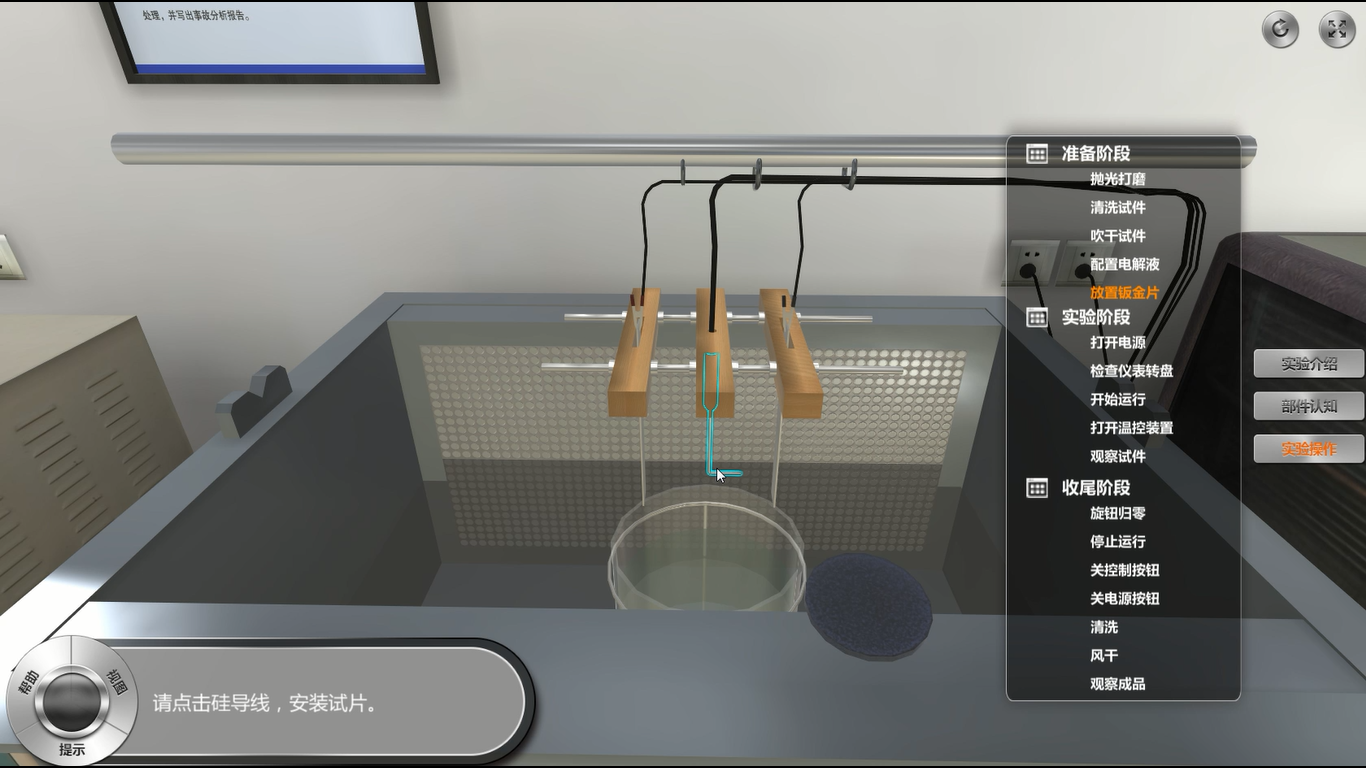1366x768 pixels.
Task: Choose the 打开电源 step
Action: pos(1118,342)
